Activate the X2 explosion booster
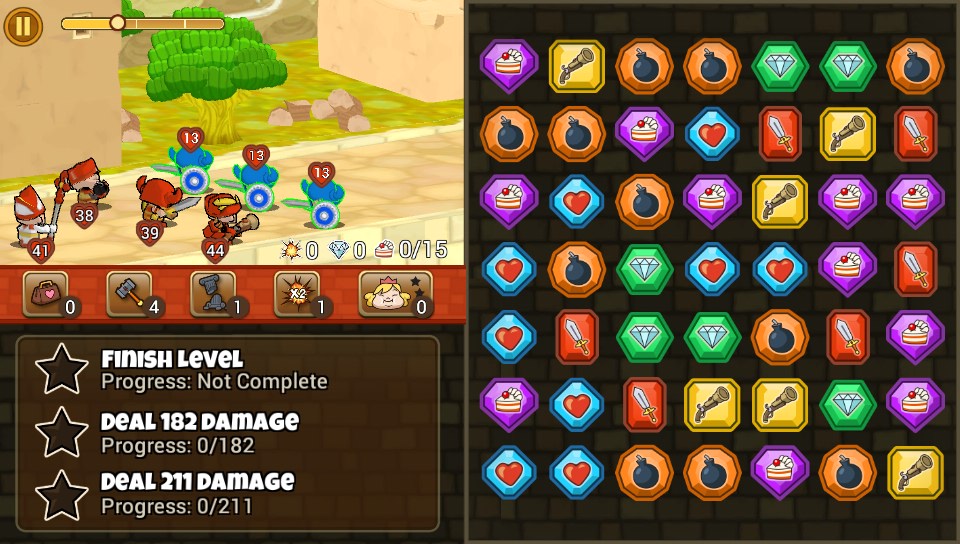 coord(298,293)
